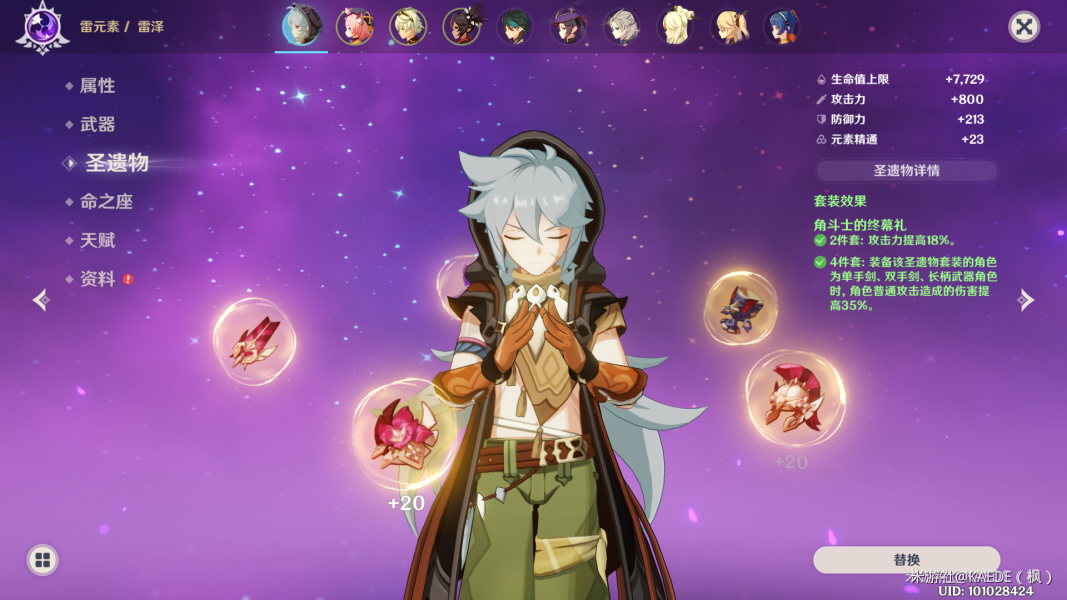The height and width of the screenshot is (600, 1067).
Task: Go to the previous character with left arrow
Action: pos(40,300)
